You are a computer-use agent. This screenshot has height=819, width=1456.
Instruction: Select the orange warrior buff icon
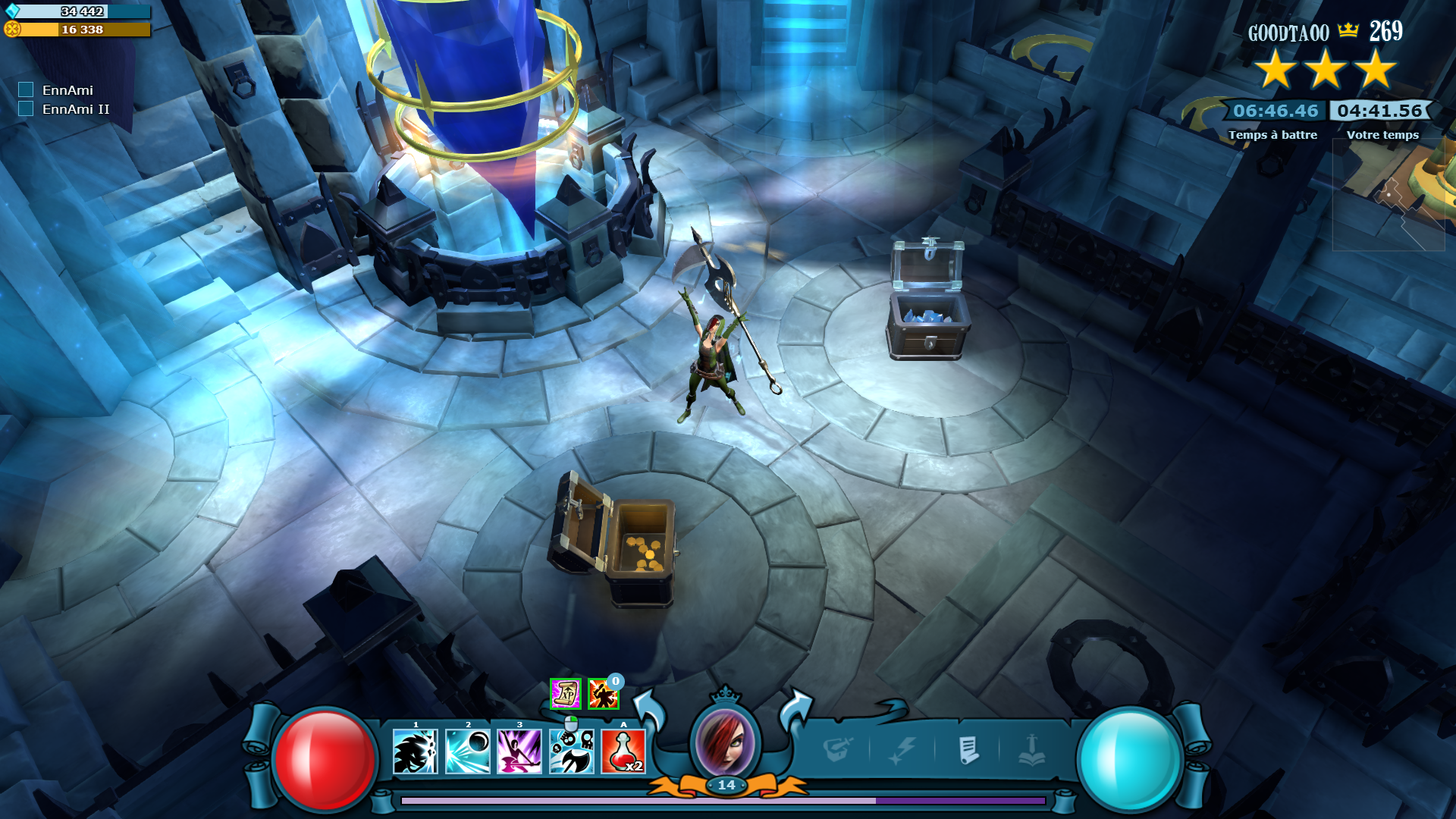(x=603, y=694)
